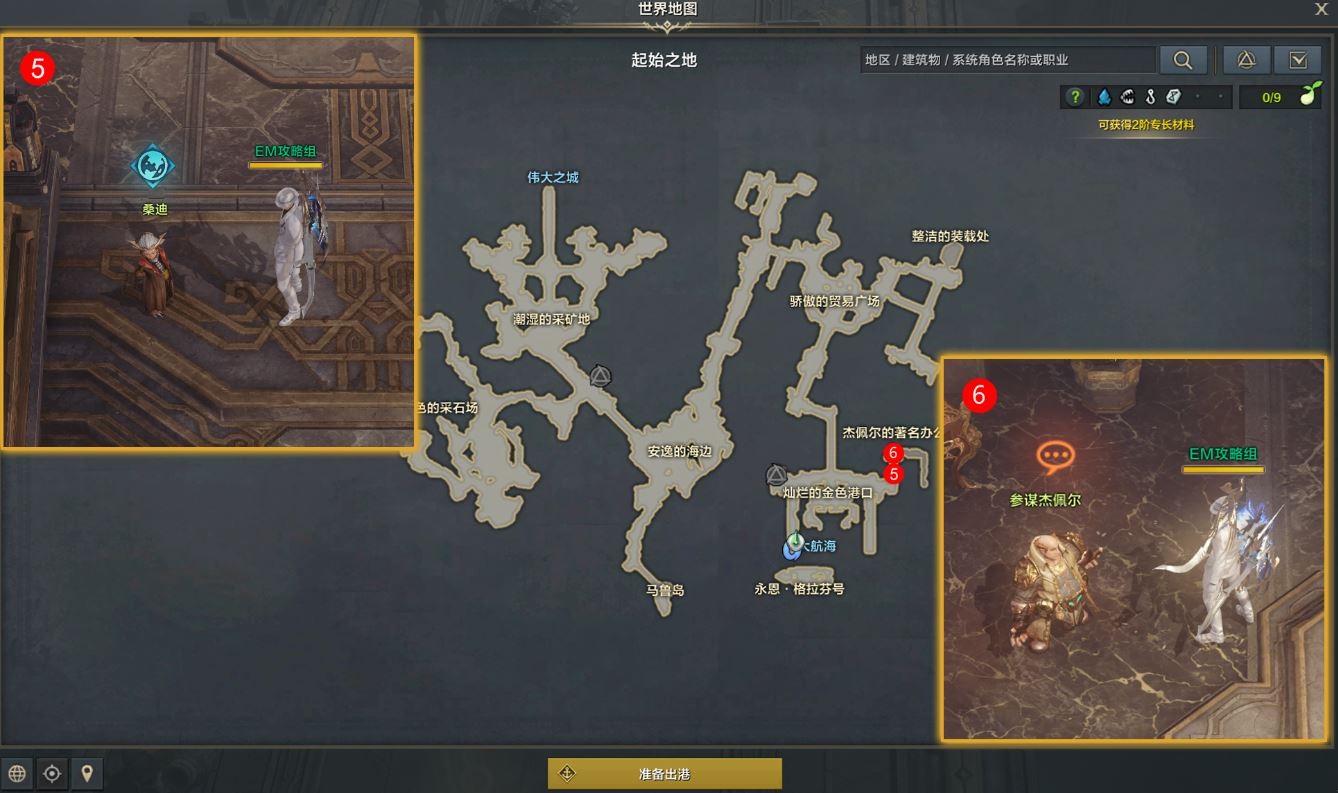Center map on current position crosshair button
The height and width of the screenshot is (793, 1338).
click(x=52, y=773)
